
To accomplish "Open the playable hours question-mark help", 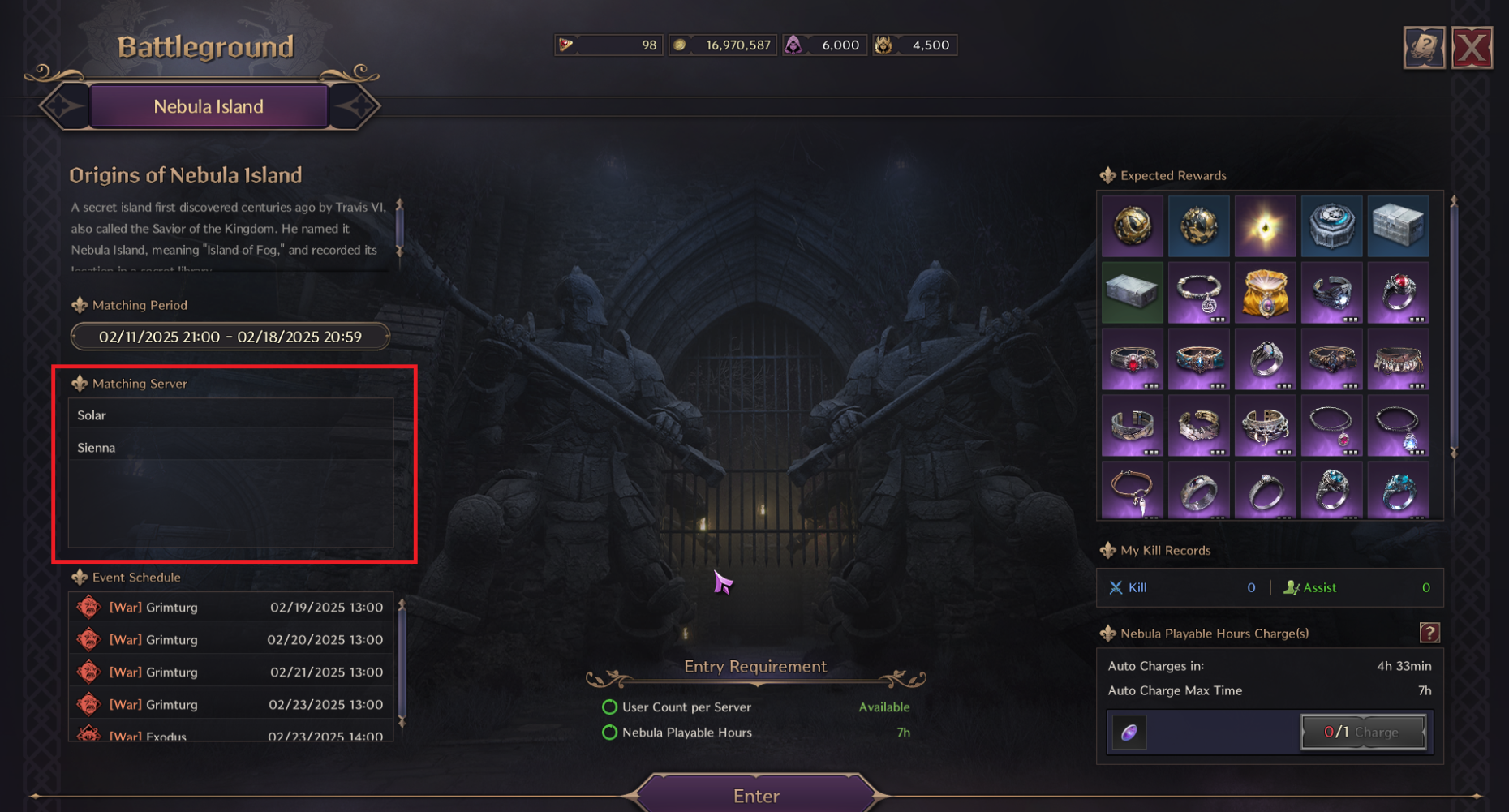I will click(x=1429, y=633).
